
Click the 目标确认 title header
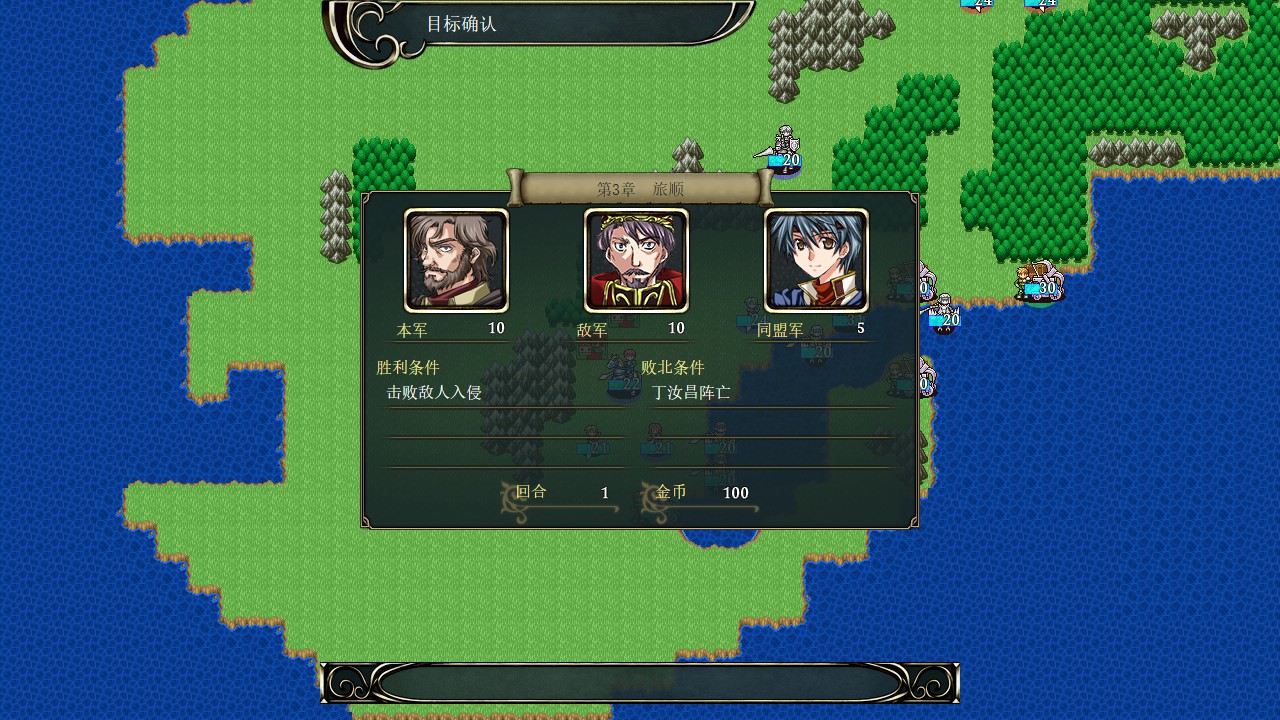(x=462, y=24)
